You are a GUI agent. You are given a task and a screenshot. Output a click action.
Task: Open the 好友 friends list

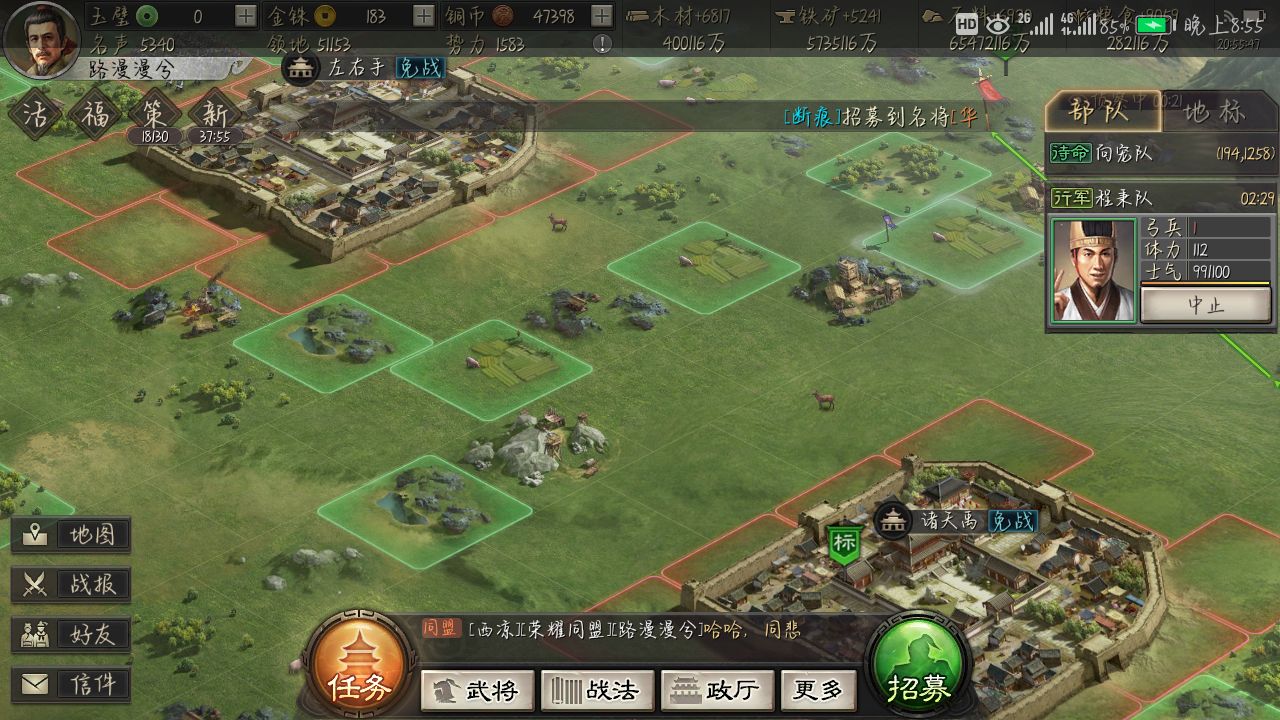71,634
